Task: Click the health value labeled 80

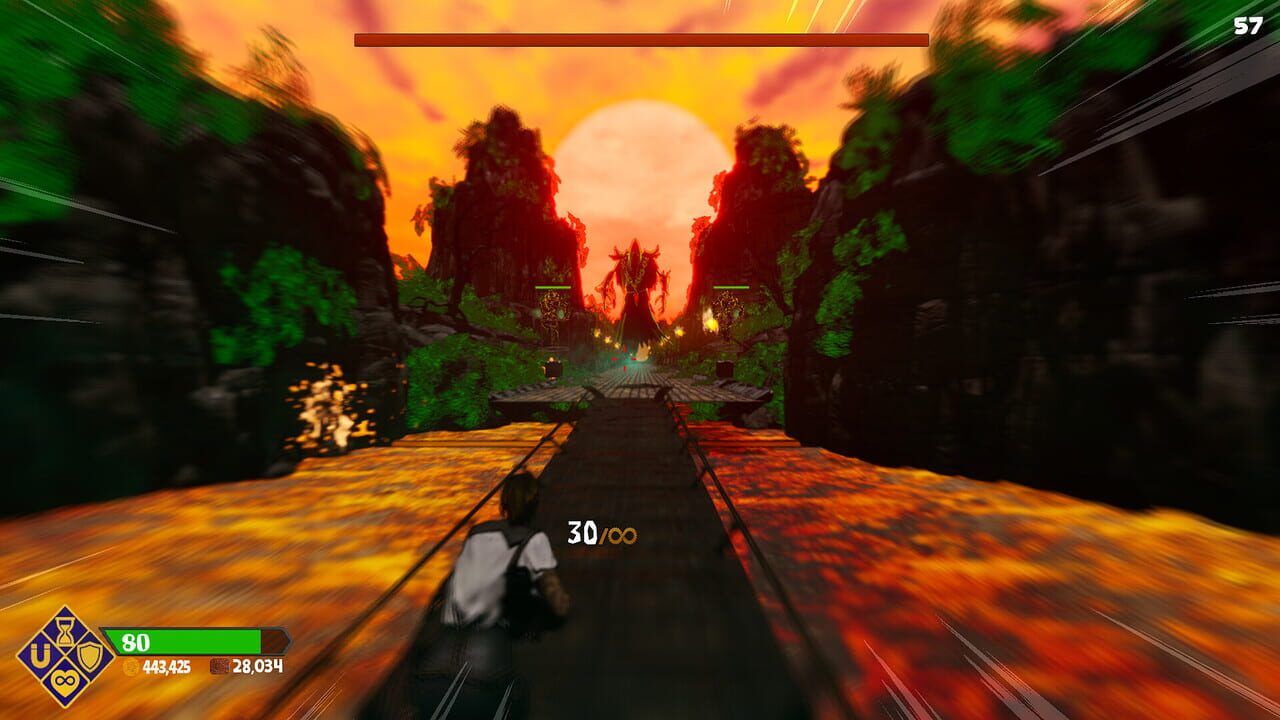Action: [x=136, y=639]
